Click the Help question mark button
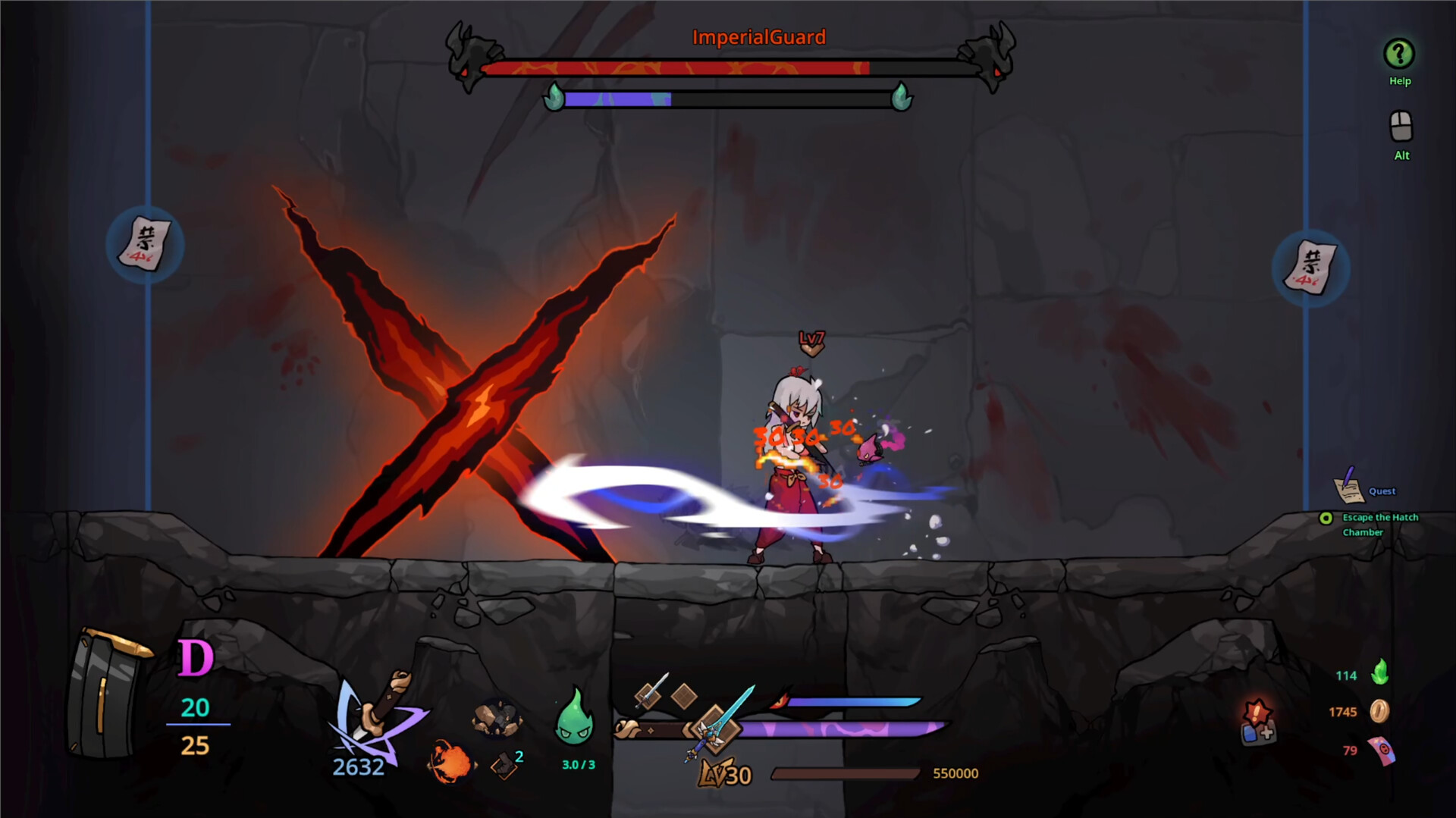 (x=1398, y=55)
